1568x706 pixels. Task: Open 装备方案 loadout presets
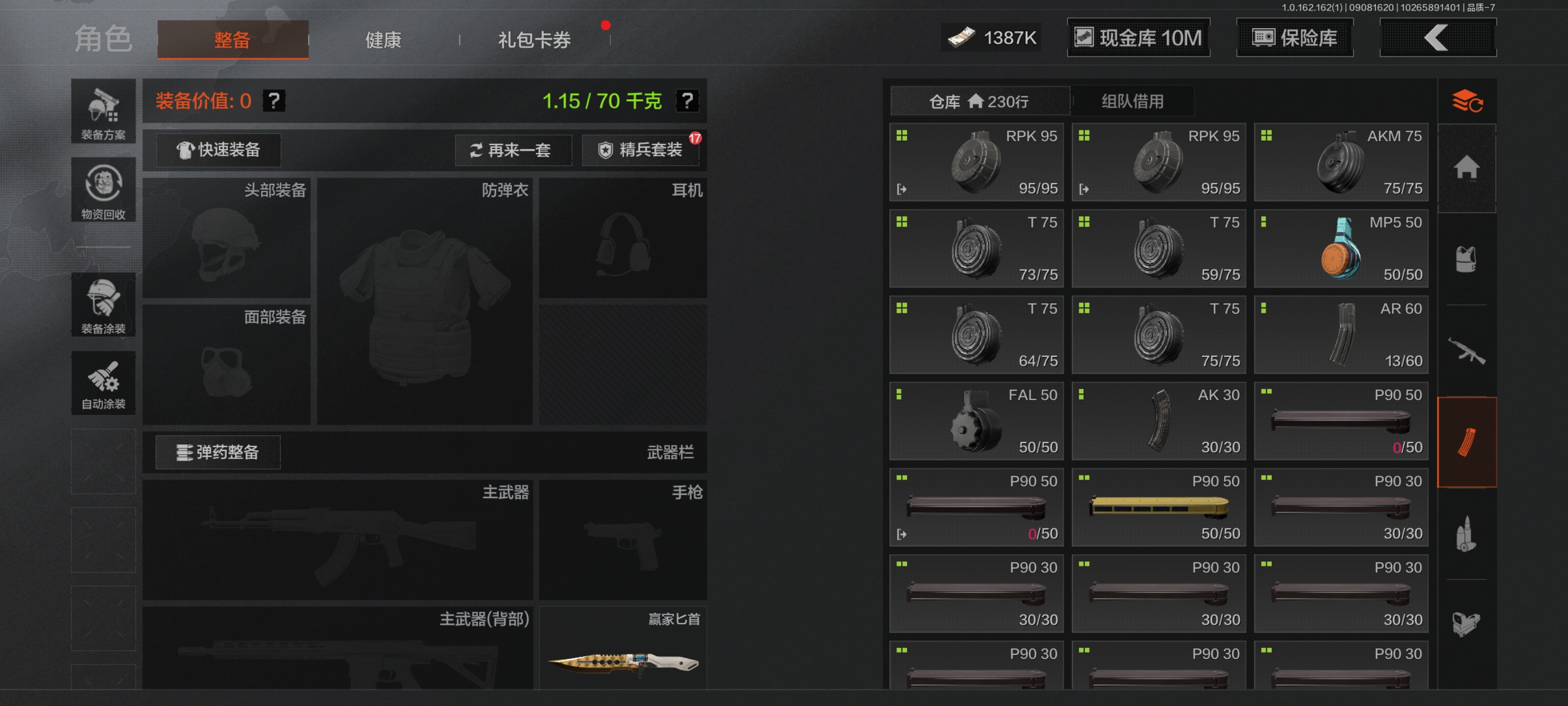pos(103,112)
